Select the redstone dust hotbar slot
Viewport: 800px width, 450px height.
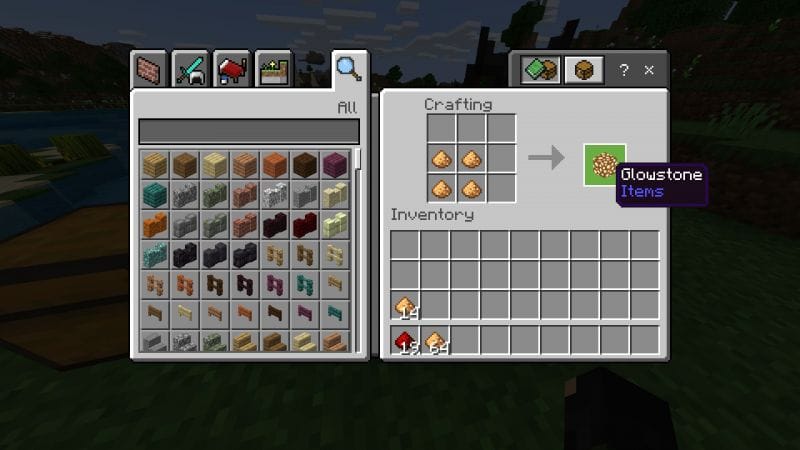[x=405, y=341]
